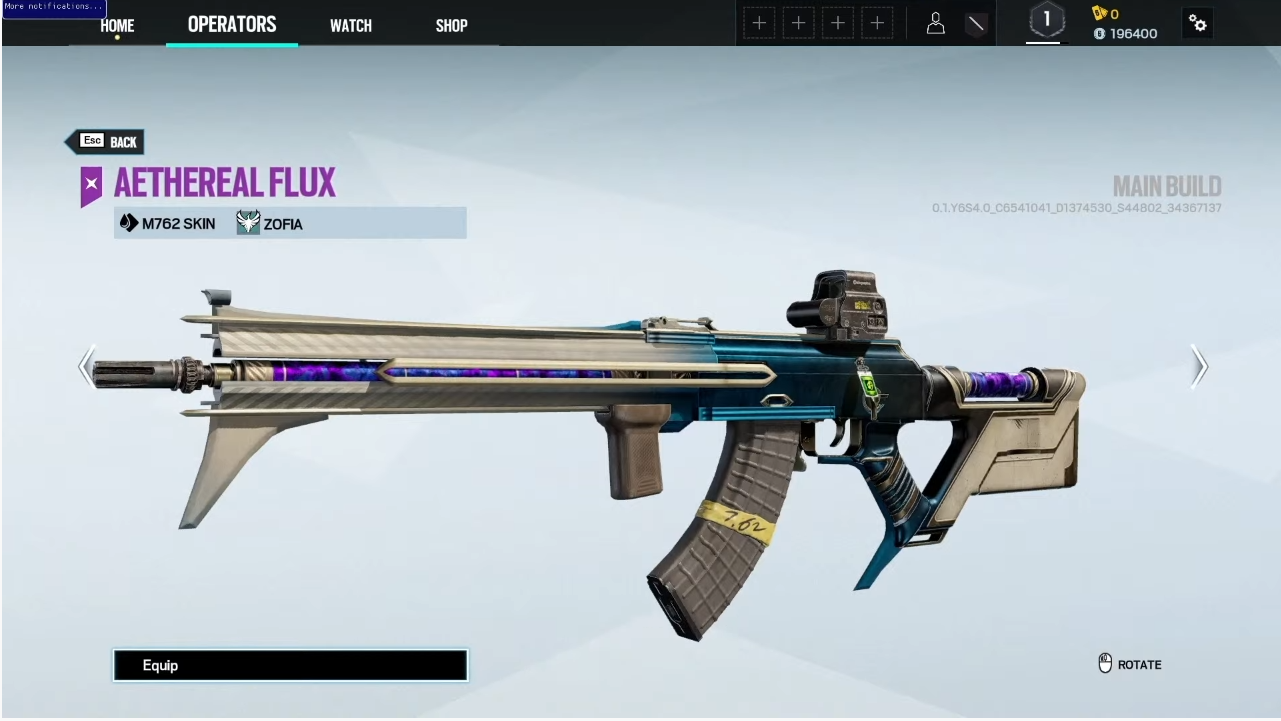1281x721 pixels.
Task: Equip the Aethereal Flux skin
Action: pyautogui.click(x=290, y=665)
